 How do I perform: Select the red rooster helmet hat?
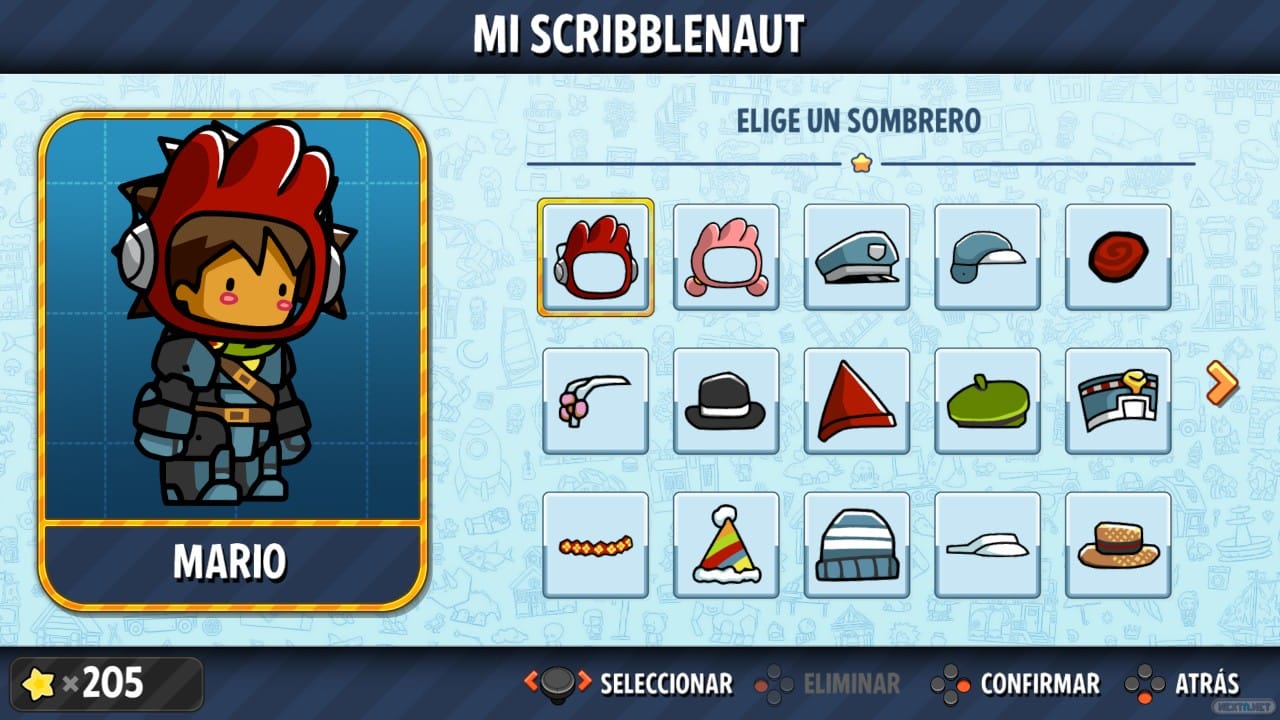click(595, 257)
